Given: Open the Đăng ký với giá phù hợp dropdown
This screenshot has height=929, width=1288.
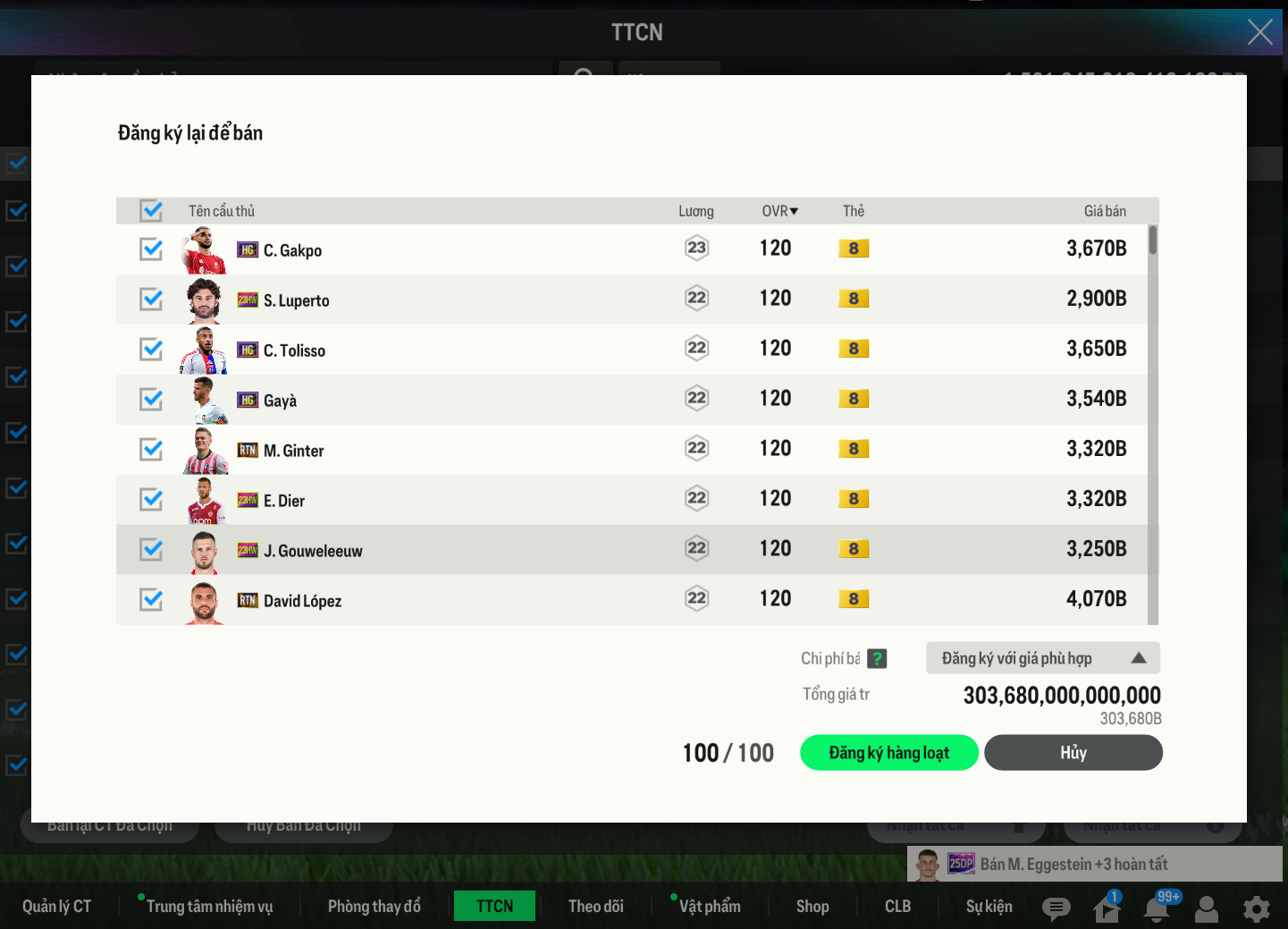Looking at the screenshot, I should tap(1042, 658).
